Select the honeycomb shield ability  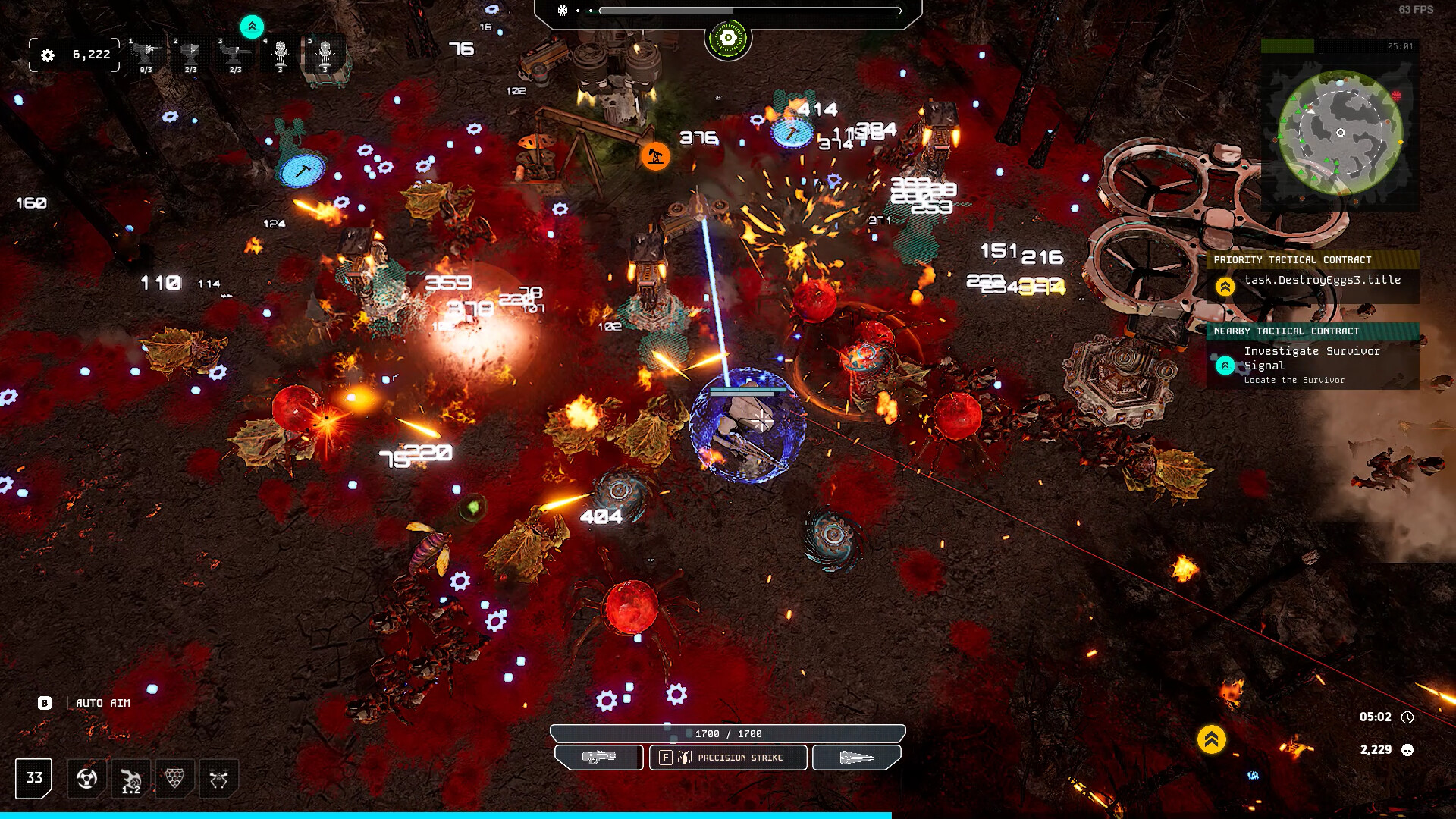coord(175,778)
